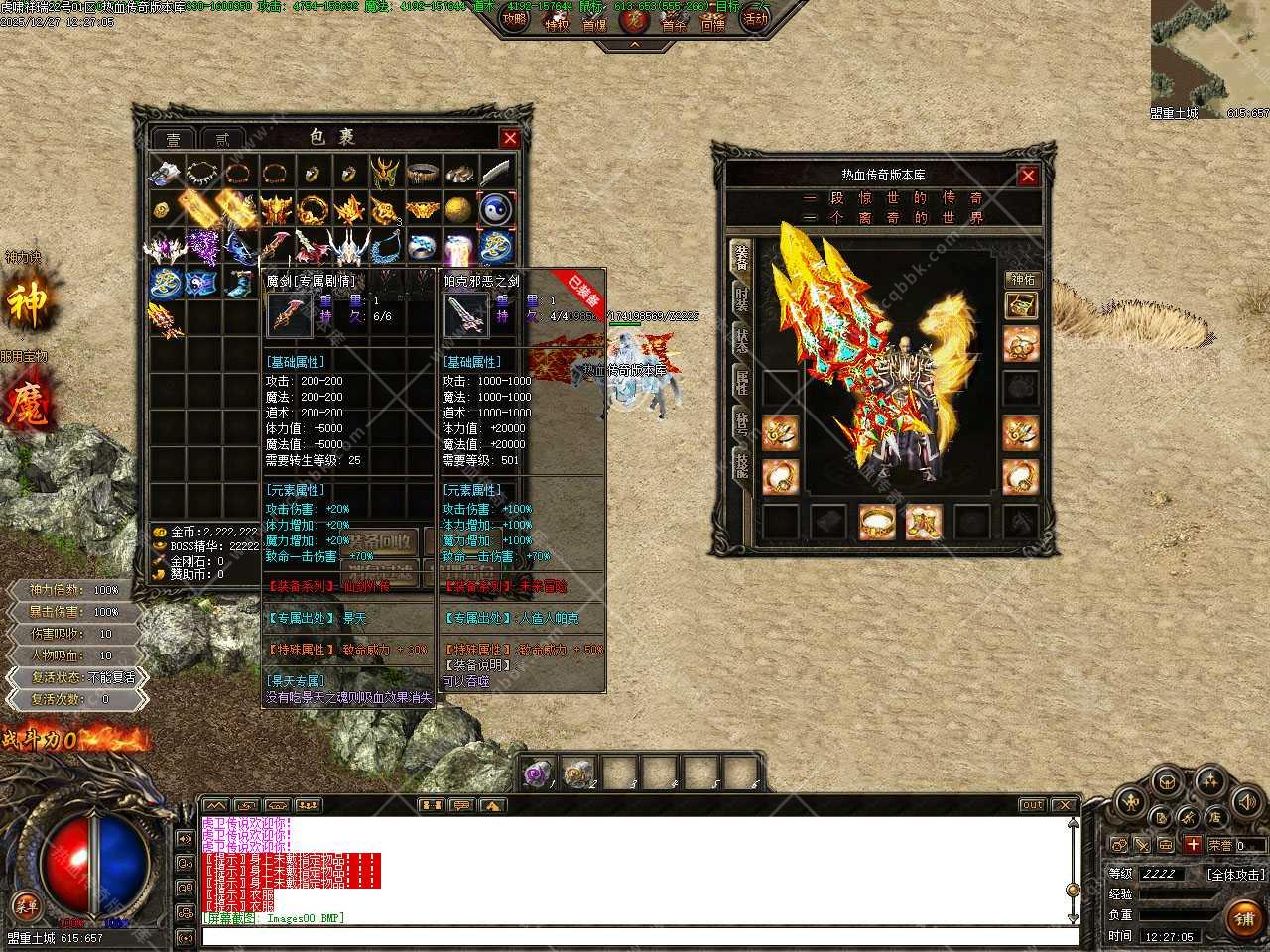This screenshot has width=1270, height=952.
Task: Select the equipped boots slot
Action: (x=925, y=521)
